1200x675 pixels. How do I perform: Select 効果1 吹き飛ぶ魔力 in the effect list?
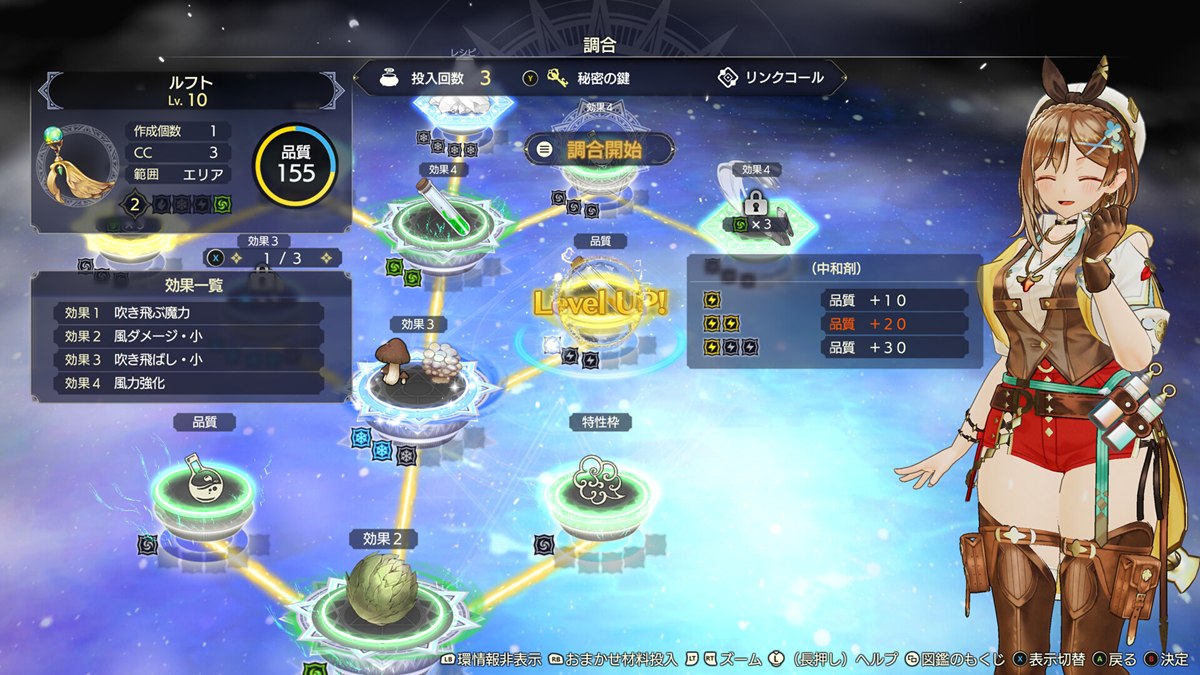pos(189,313)
